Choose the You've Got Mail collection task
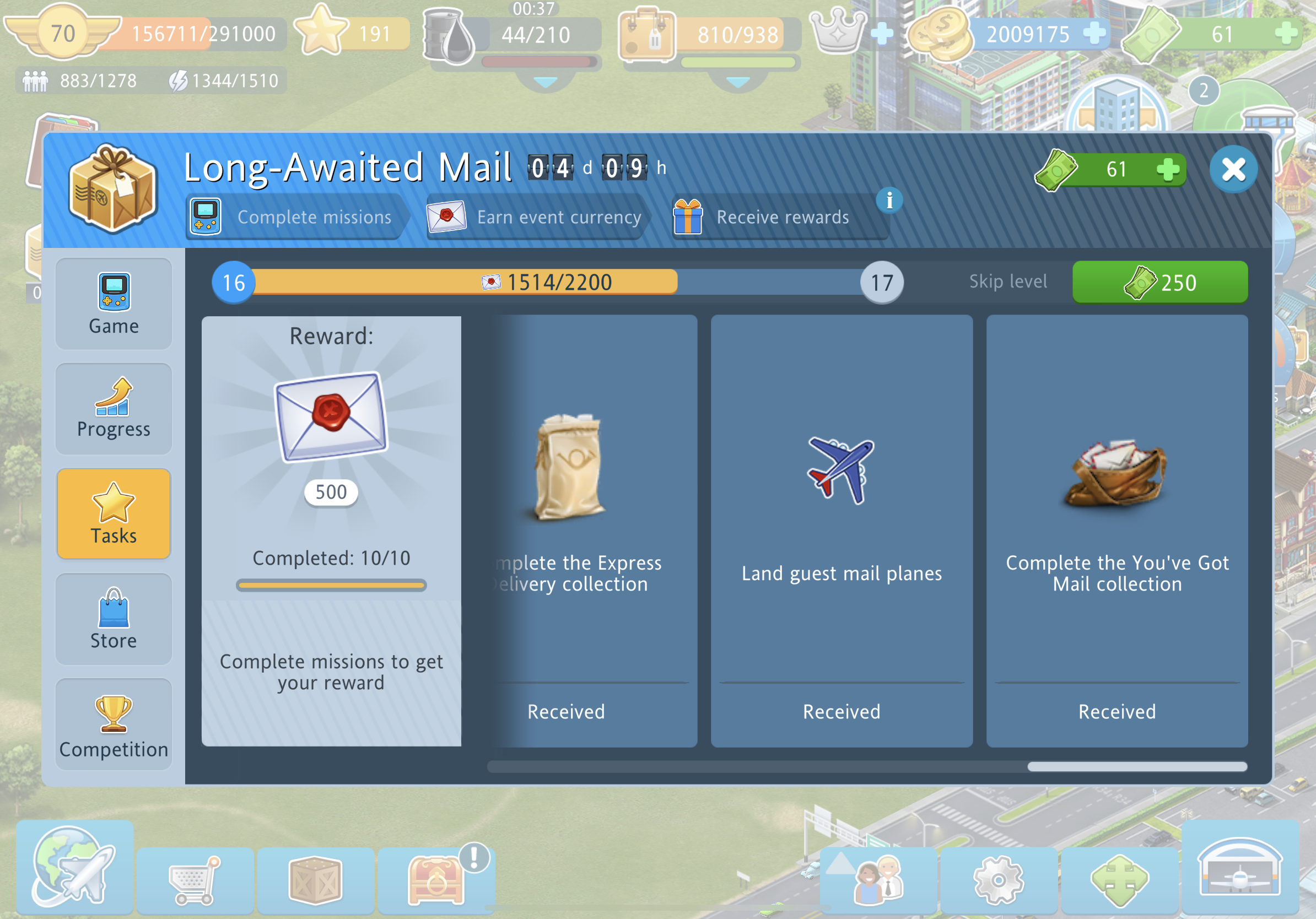 pyautogui.click(x=1117, y=531)
